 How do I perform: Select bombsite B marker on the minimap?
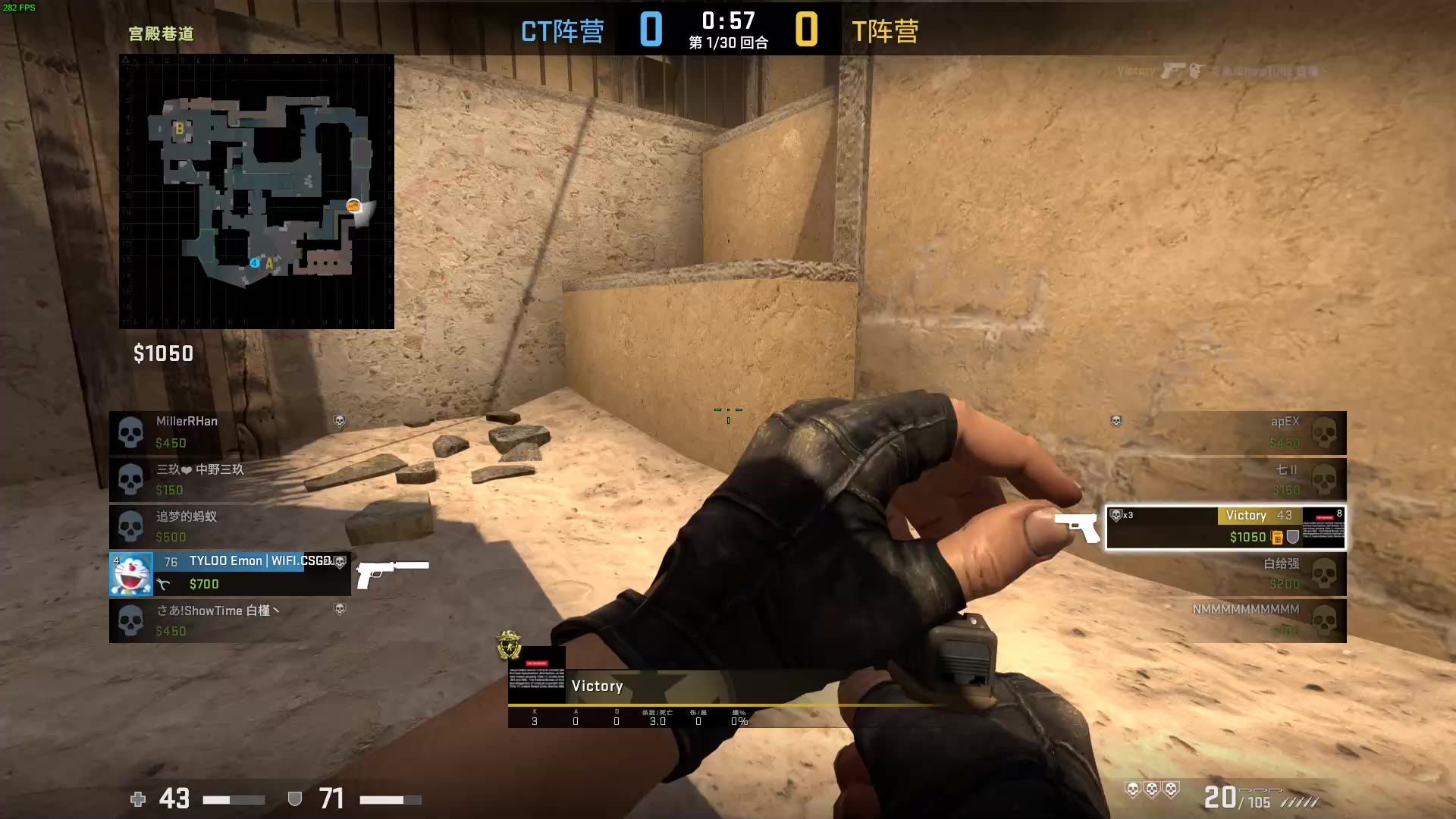pyautogui.click(x=179, y=130)
